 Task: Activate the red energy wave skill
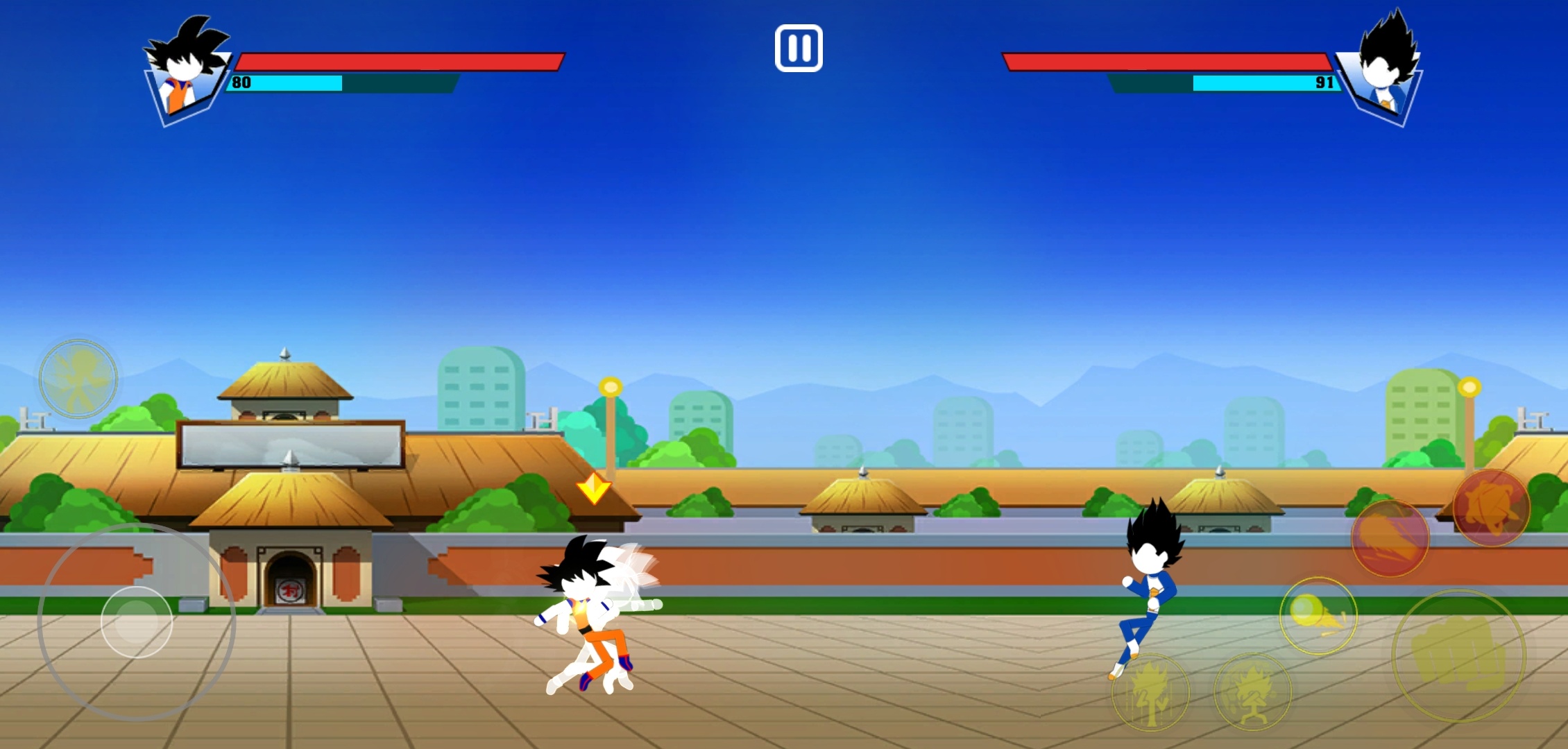(x=1390, y=538)
